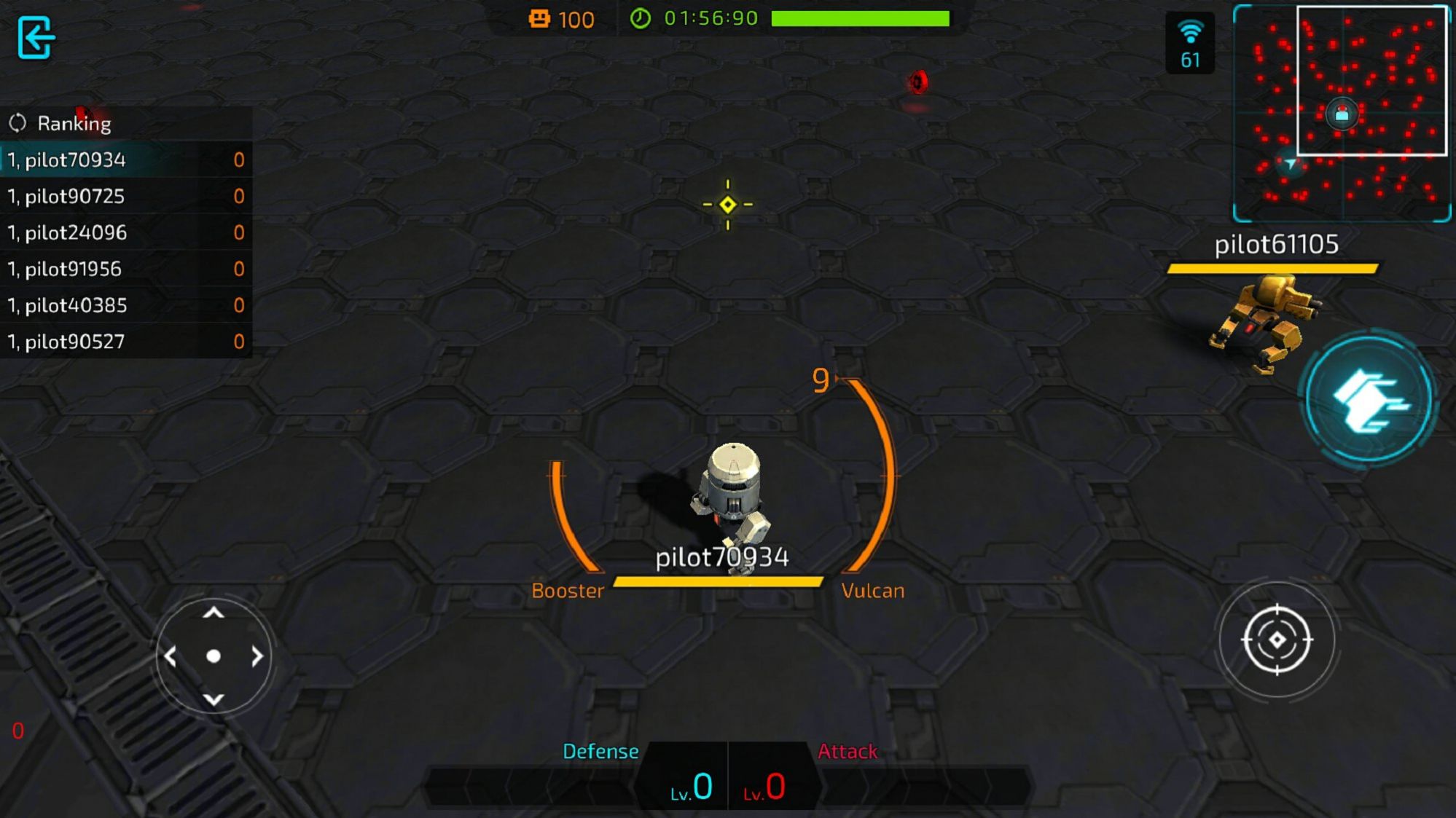Fire weapon with the crosshair button
This screenshot has height=818, width=1456.
click(1277, 640)
